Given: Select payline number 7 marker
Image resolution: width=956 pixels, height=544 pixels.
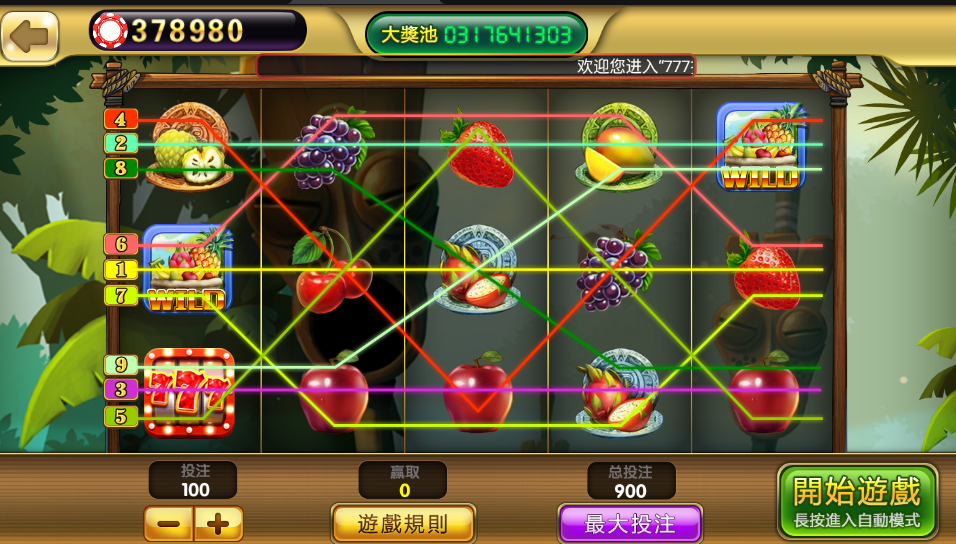Looking at the screenshot, I should 120,295.
